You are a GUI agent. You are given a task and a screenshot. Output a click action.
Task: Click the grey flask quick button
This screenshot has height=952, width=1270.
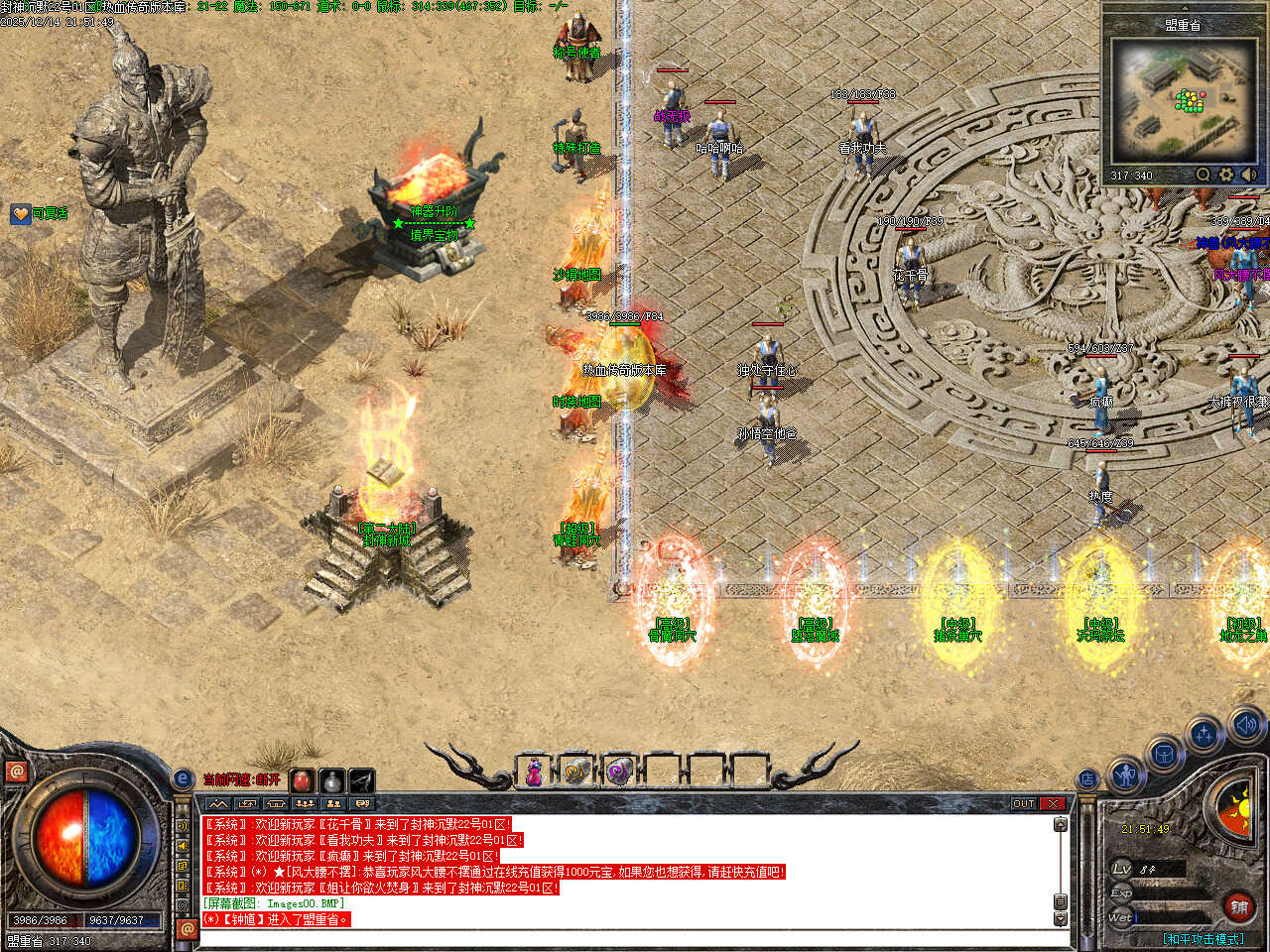point(331,780)
